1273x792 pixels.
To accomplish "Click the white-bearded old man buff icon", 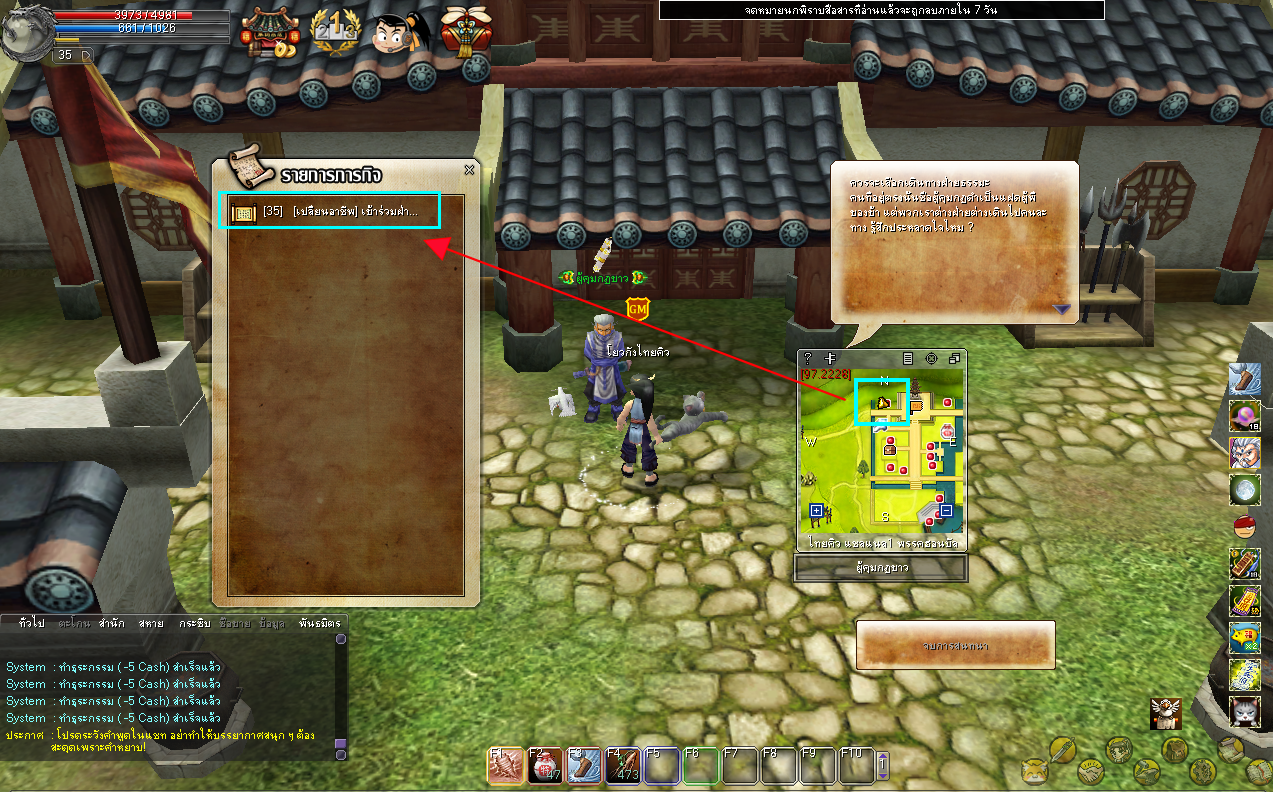I will pos(1244,452).
